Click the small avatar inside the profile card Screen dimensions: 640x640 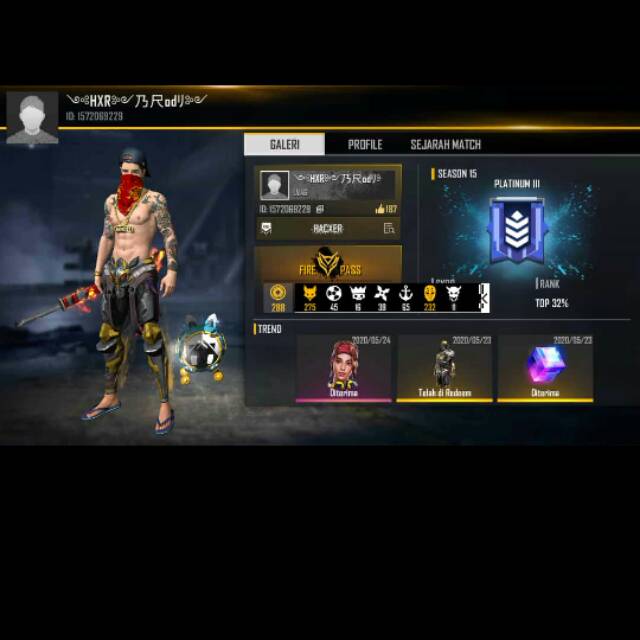coord(275,185)
